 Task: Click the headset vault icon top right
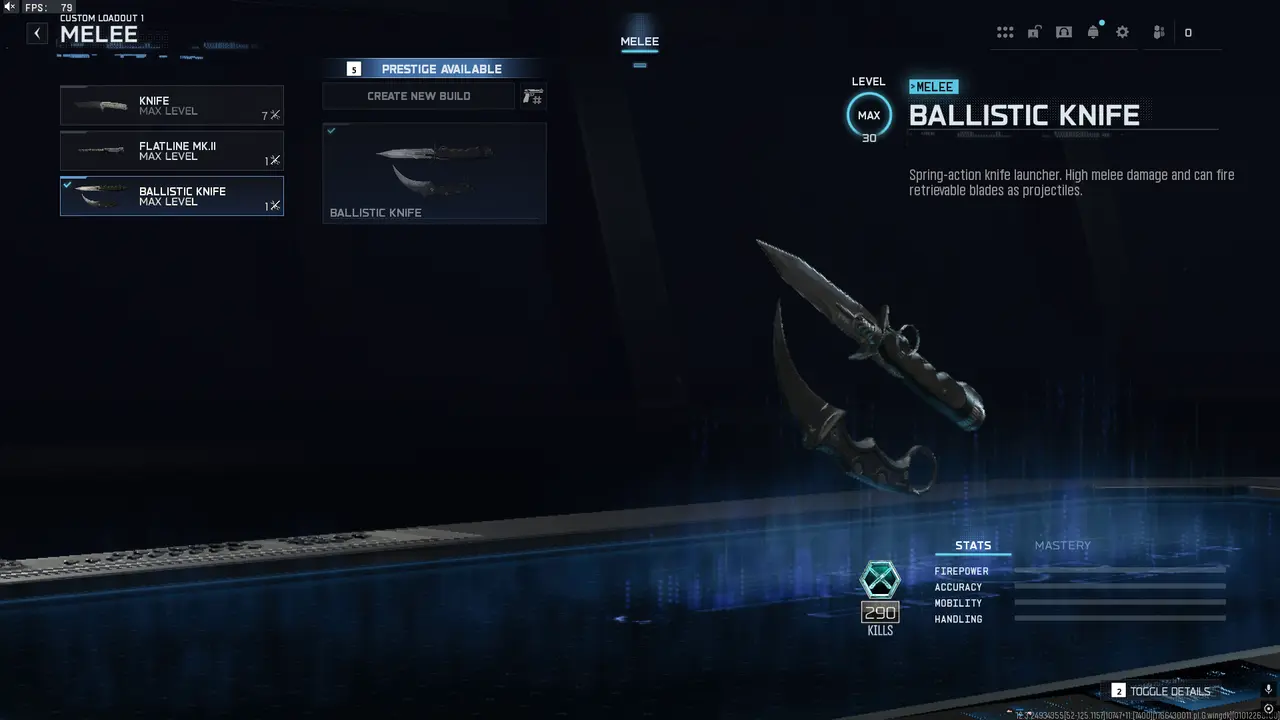pyautogui.click(x=1064, y=31)
